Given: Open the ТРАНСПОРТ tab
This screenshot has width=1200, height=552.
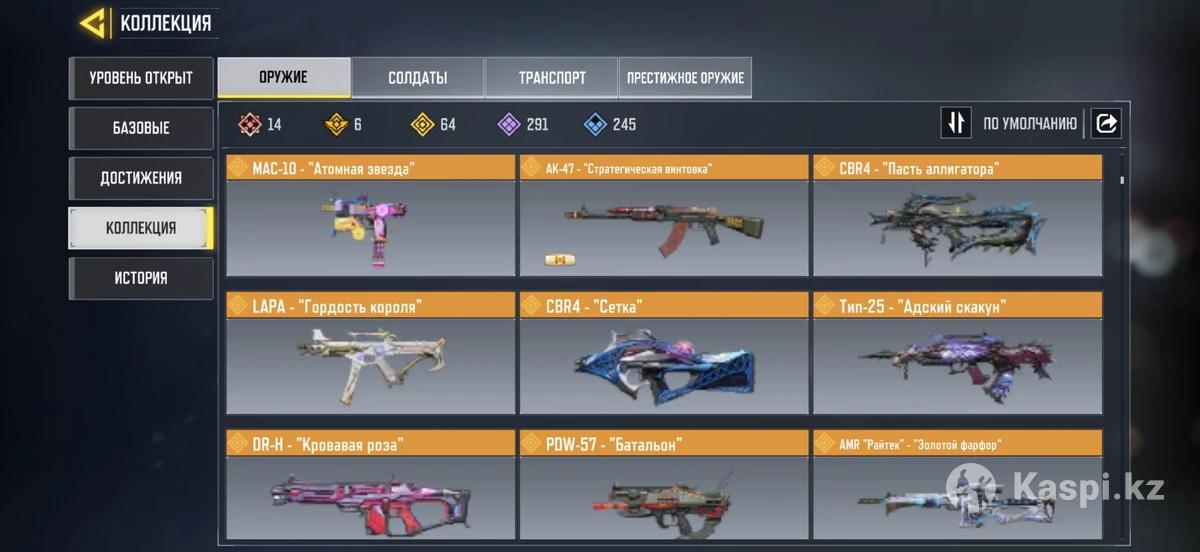Looking at the screenshot, I should pos(552,78).
